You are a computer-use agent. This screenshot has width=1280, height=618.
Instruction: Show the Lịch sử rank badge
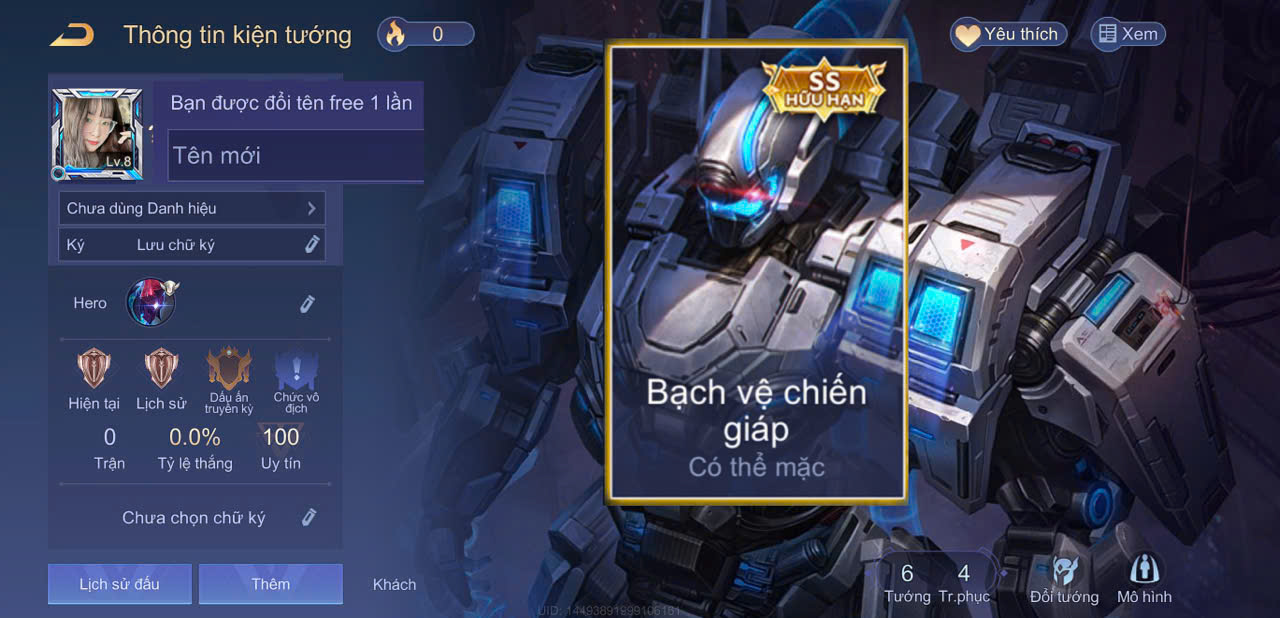pyautogui.click(x=161, y=369)
